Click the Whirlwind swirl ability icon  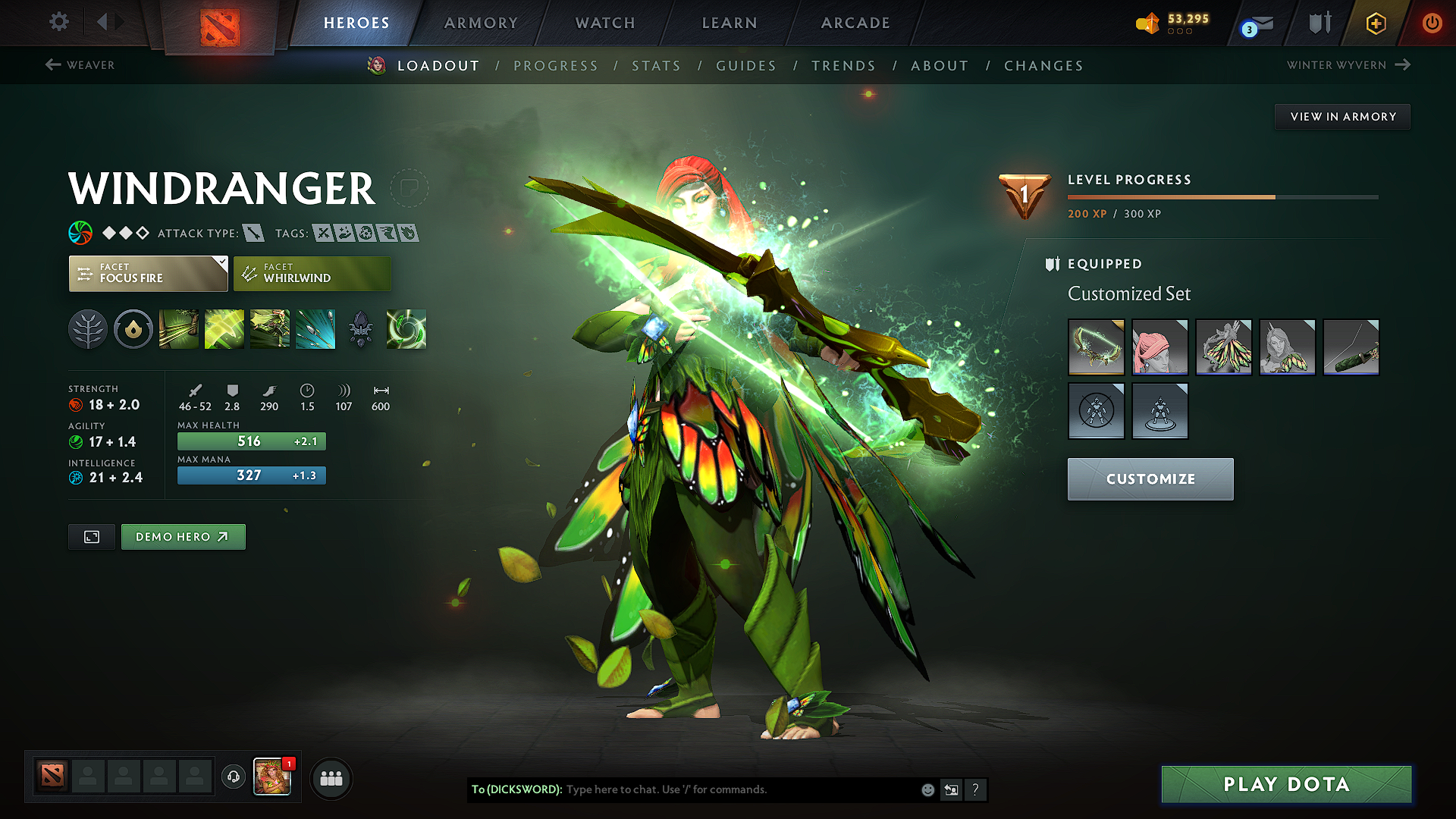406,329
